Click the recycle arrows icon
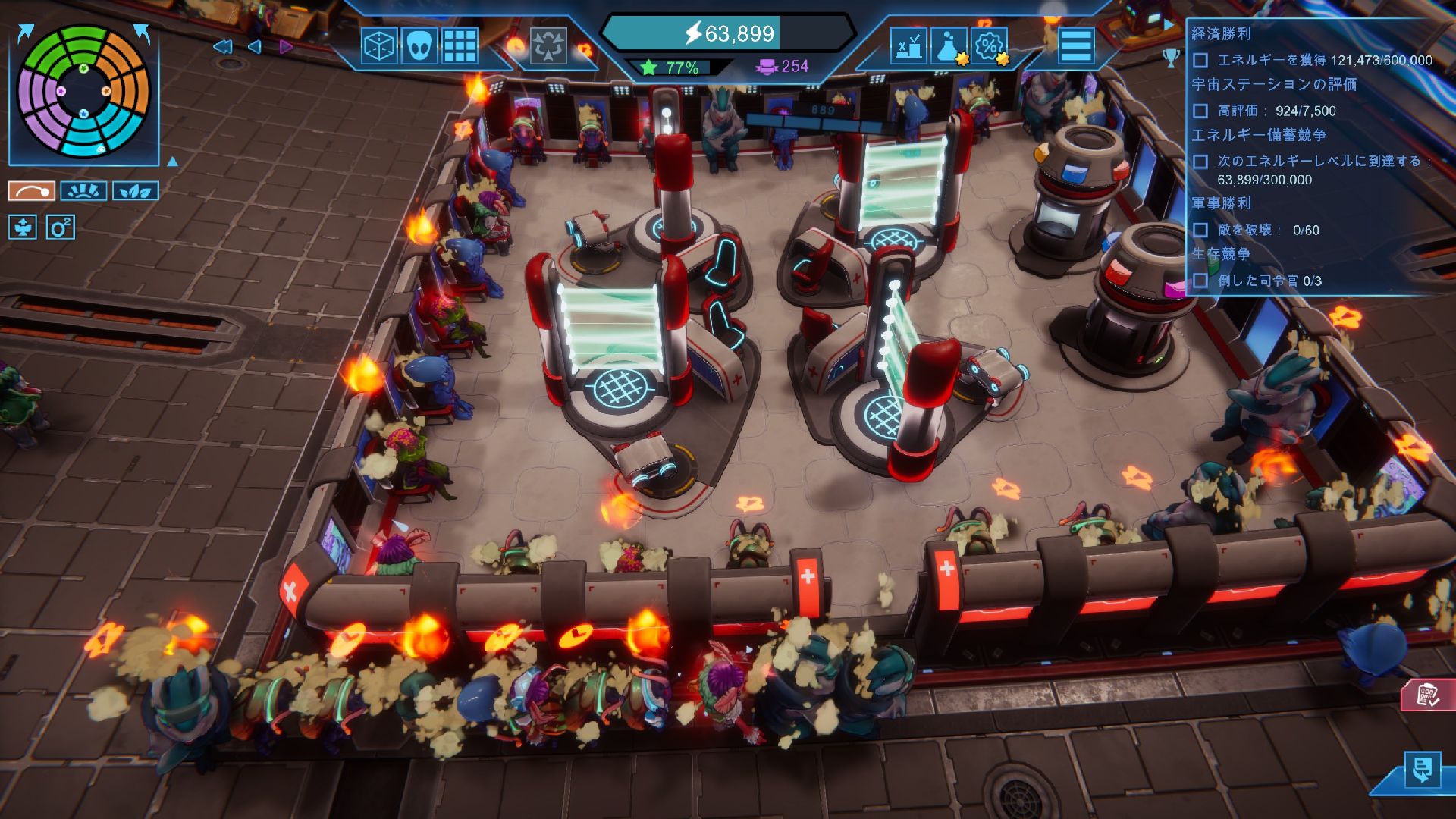 [548, 45]
